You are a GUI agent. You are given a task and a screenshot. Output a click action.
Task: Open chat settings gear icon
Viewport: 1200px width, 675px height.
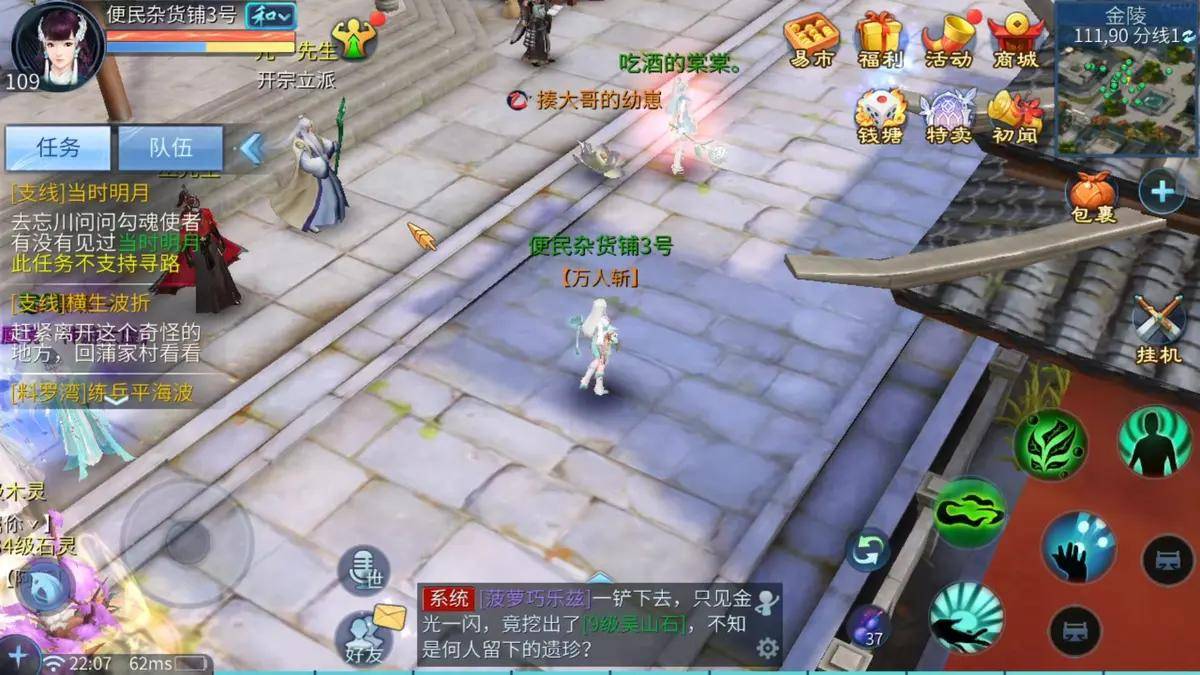coord(767,648)
